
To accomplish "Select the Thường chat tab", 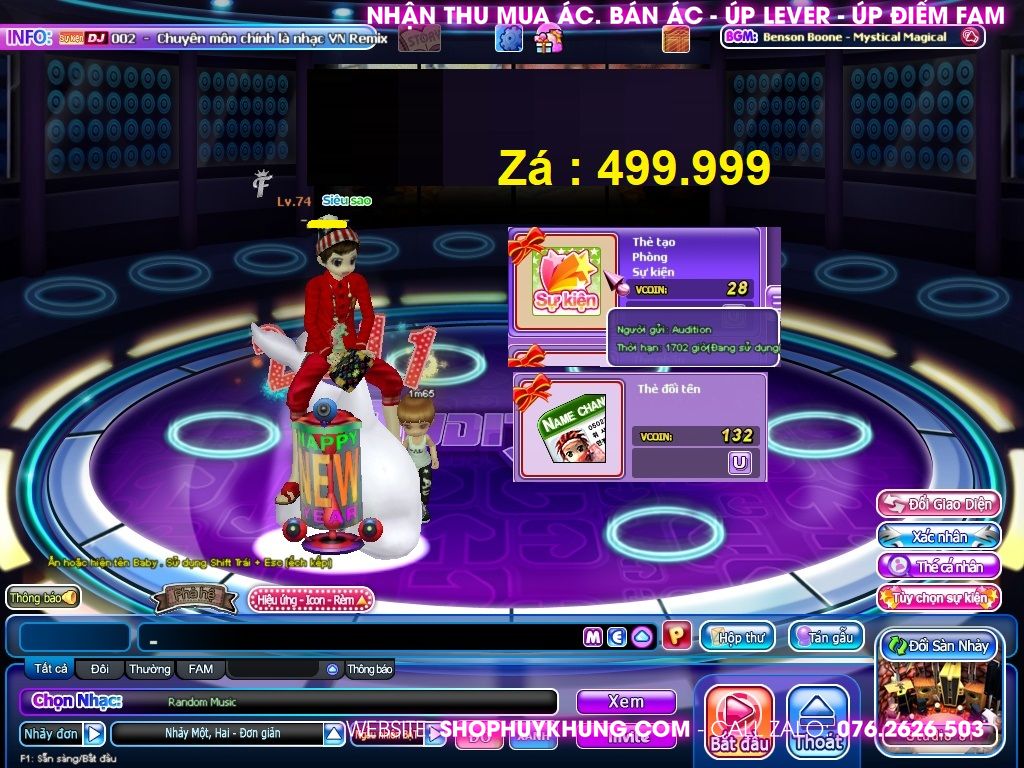I will [x=149, y=669].
